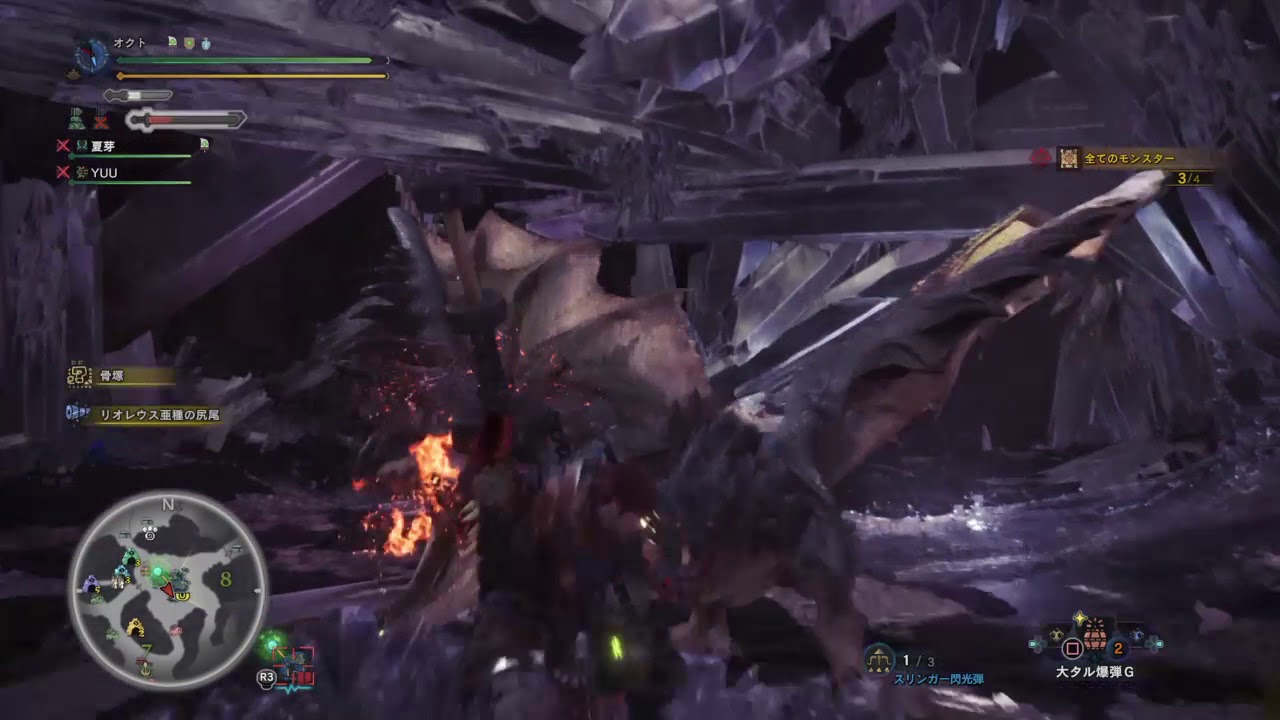Screen dimensions: 1280x720
Task: Toggle the blue buff icon beside オクト's name
Action: (205, 43)
